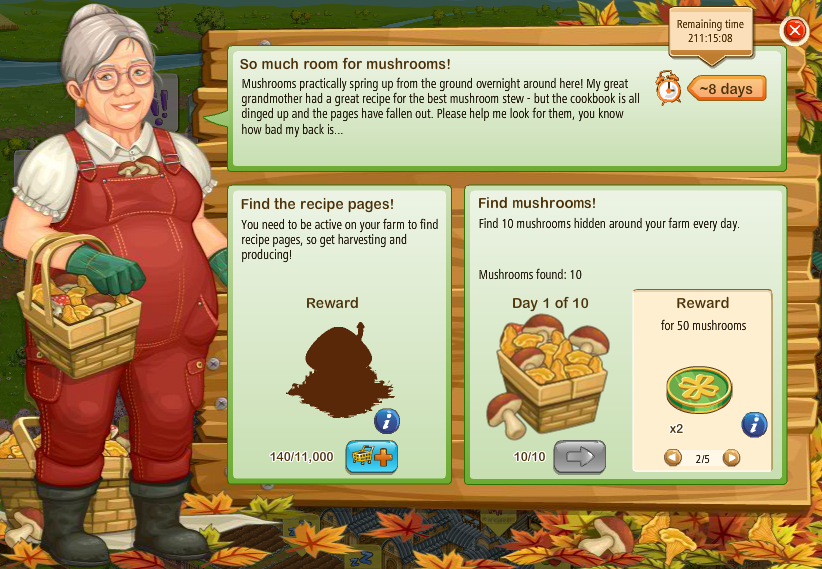The width and height of the screenshot is (822, 569).
Task: Show info about the recipe pages reward
Action: click(387, 421)
